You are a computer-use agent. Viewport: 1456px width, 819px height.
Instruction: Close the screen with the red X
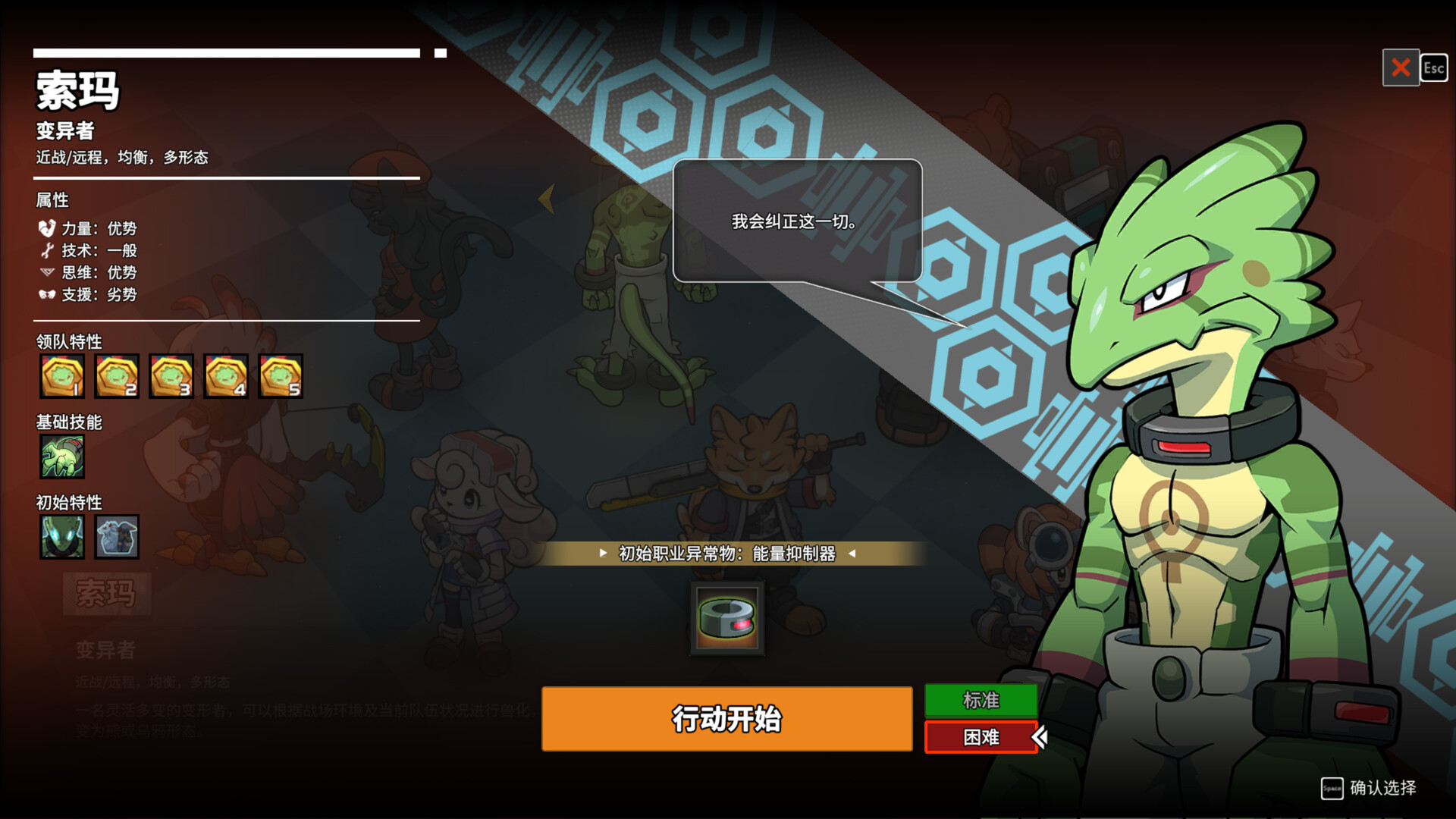tap(1400, 69)
